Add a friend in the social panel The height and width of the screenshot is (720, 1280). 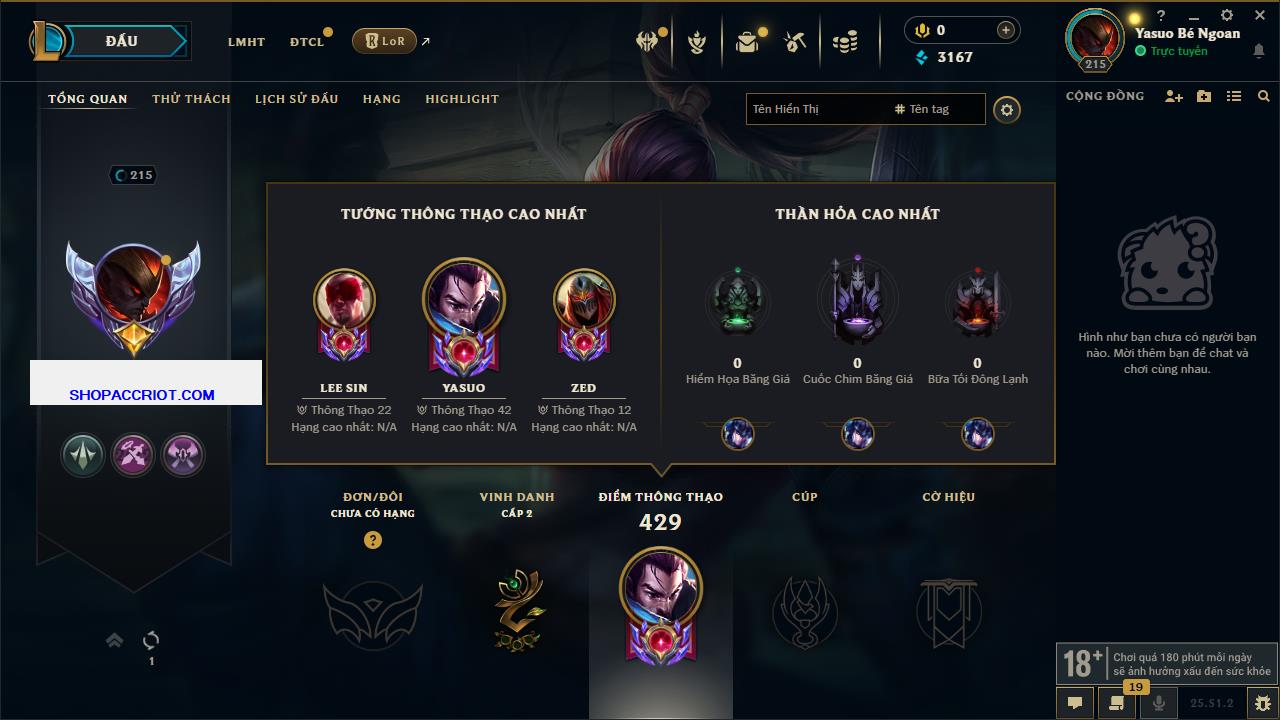coord(1174,96)
